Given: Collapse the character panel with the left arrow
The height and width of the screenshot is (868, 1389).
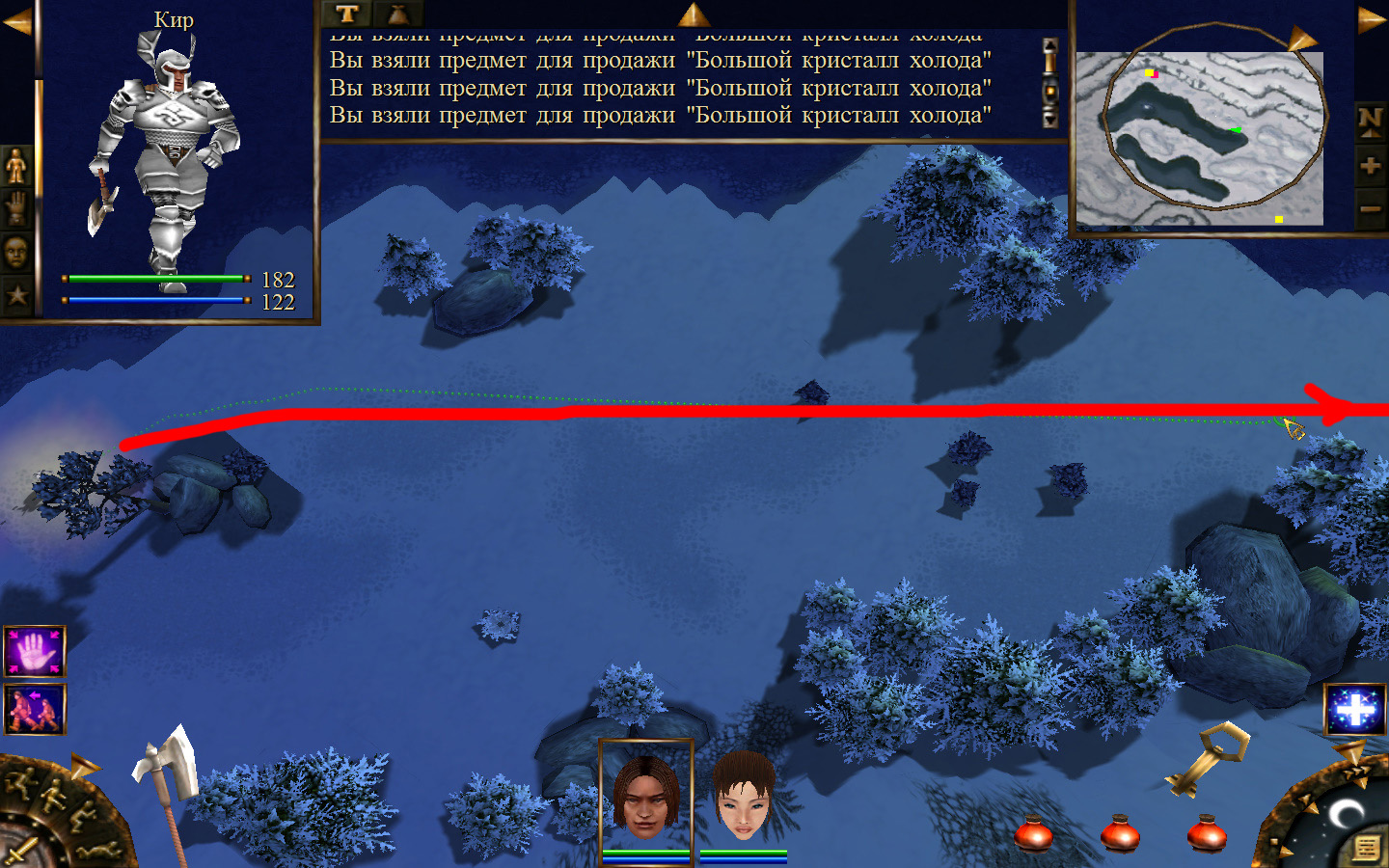Looking at the screenshot, I should pyautogui.click(x=16, y=21).
